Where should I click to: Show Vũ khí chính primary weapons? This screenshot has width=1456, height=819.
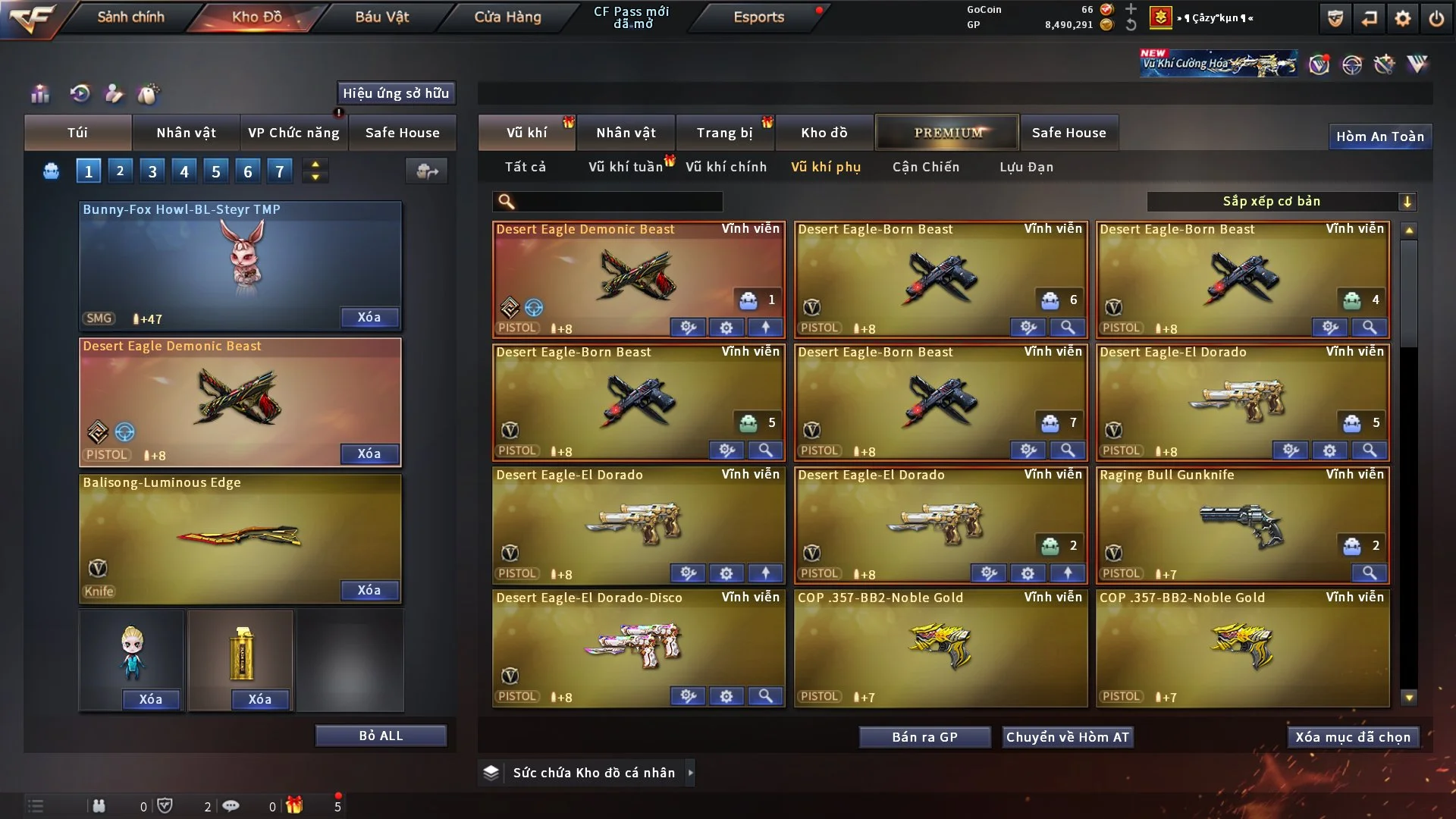click(x=726, y=167)
